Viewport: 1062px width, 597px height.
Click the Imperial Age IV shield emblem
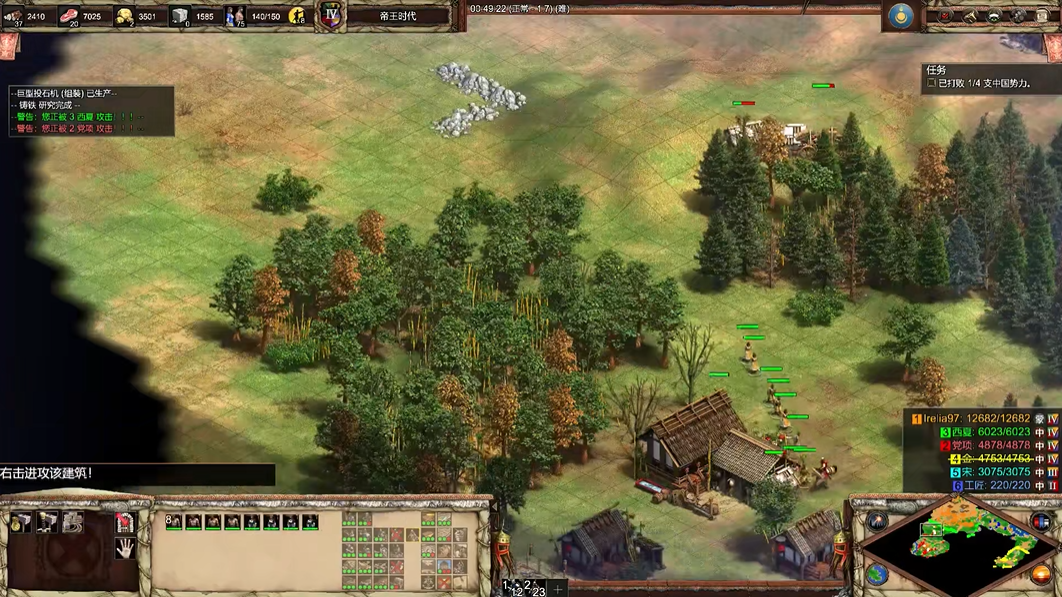(332, 15)
